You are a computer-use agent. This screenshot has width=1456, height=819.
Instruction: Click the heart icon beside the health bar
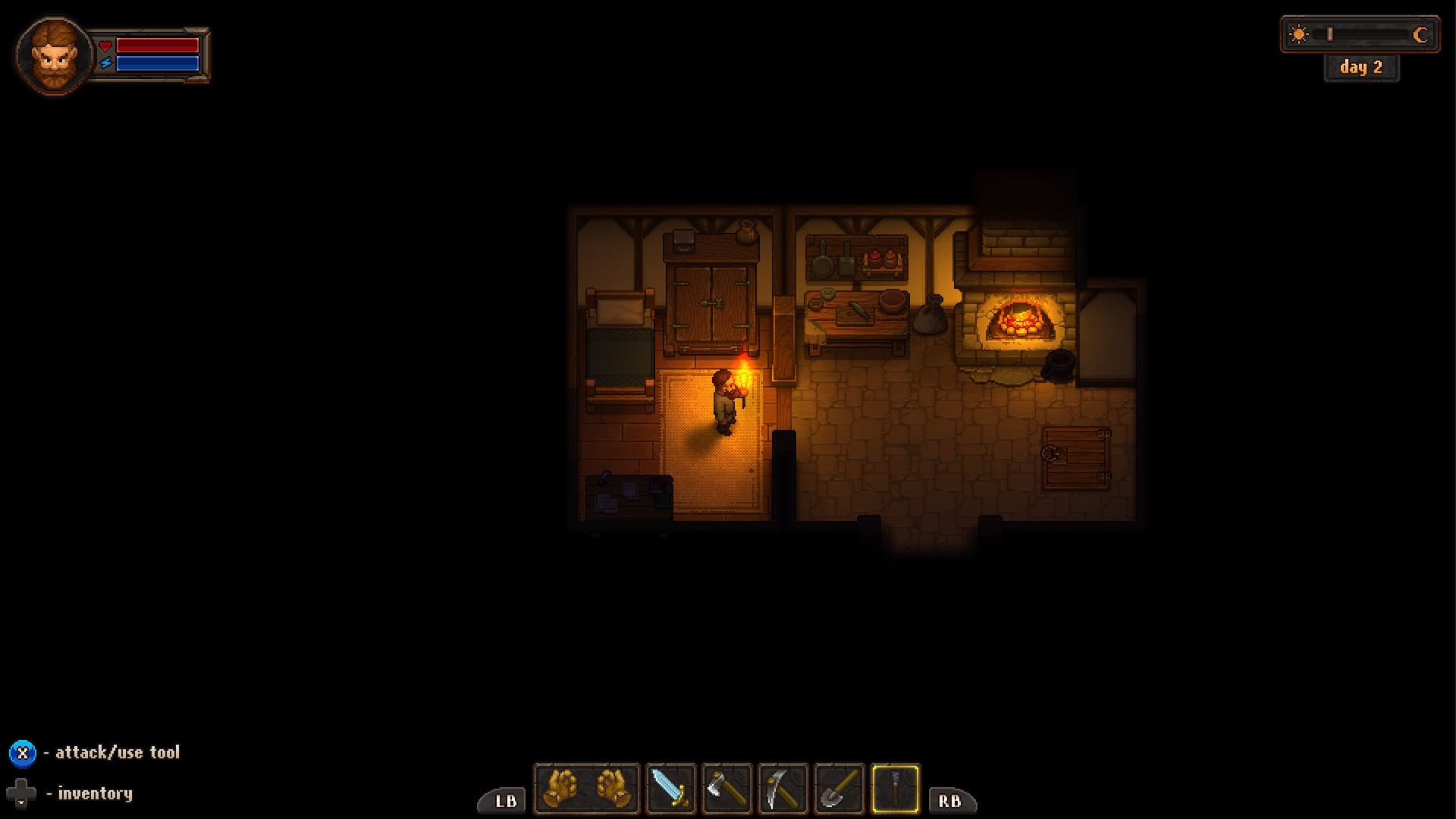point(105,45)
